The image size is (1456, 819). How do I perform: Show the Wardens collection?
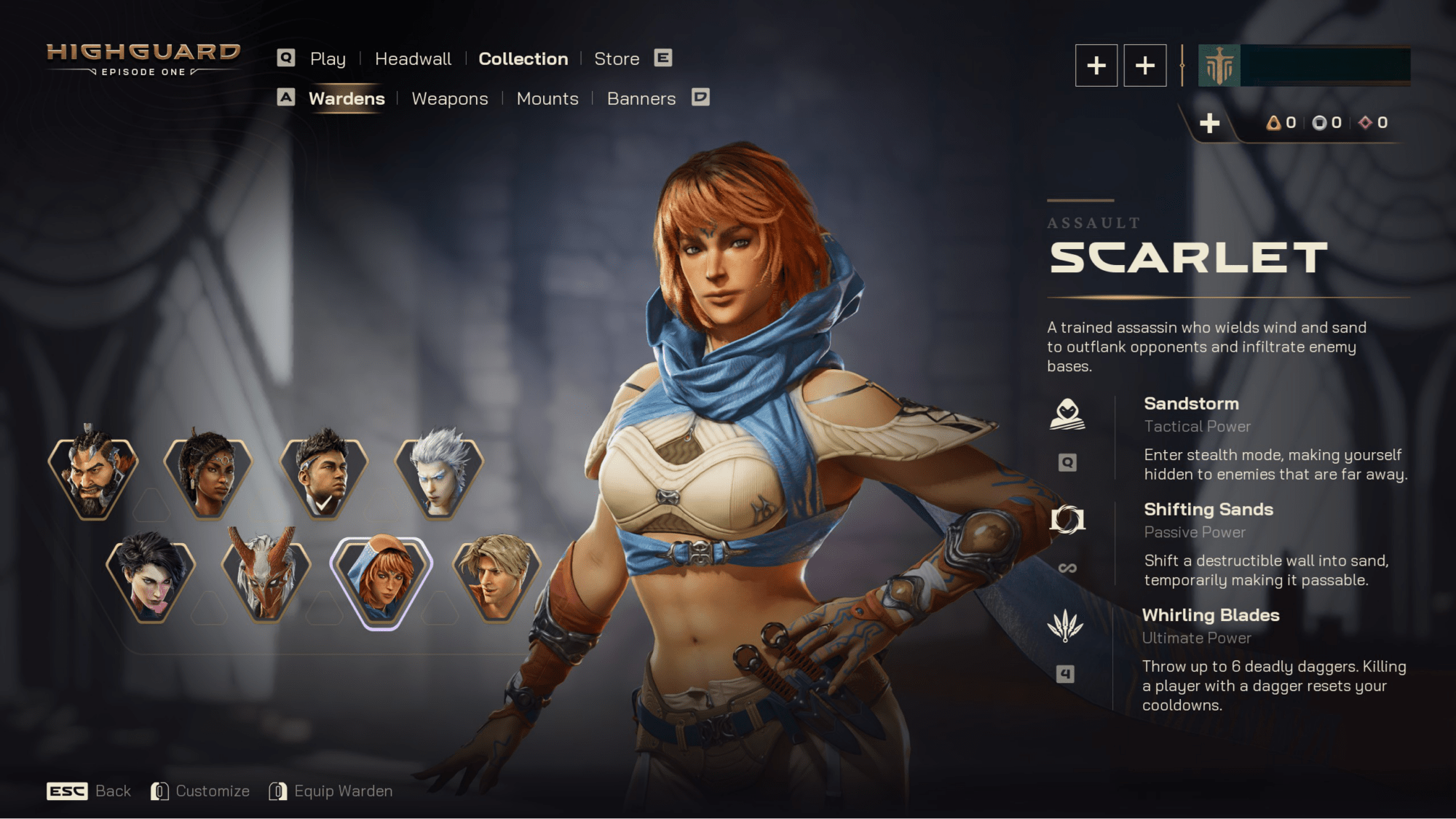[x=347, y=99]
